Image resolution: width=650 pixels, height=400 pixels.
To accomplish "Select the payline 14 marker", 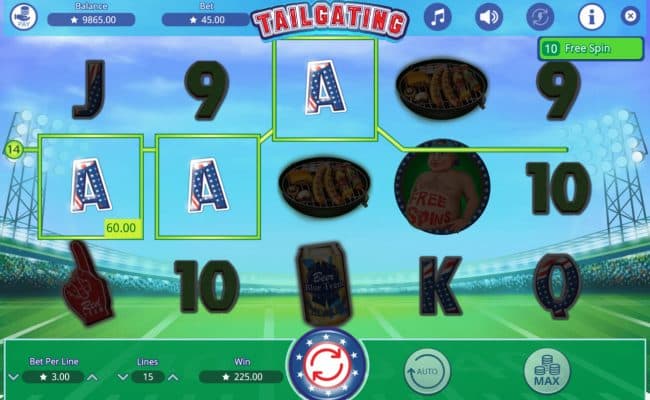I will [14, 151].
